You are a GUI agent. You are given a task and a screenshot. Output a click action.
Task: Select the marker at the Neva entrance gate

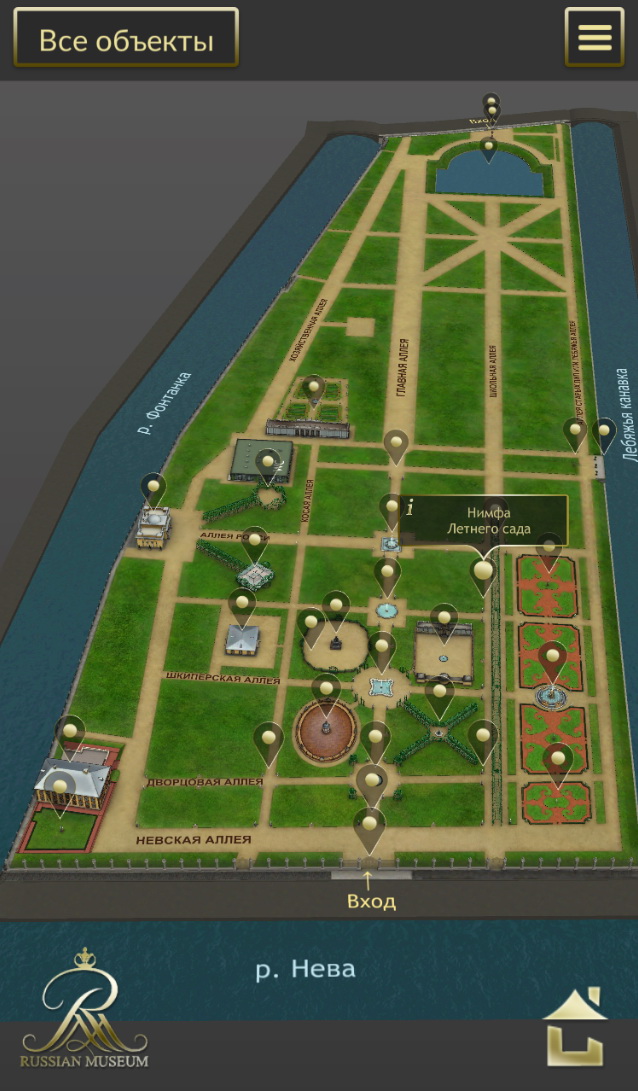pos(369,824)
